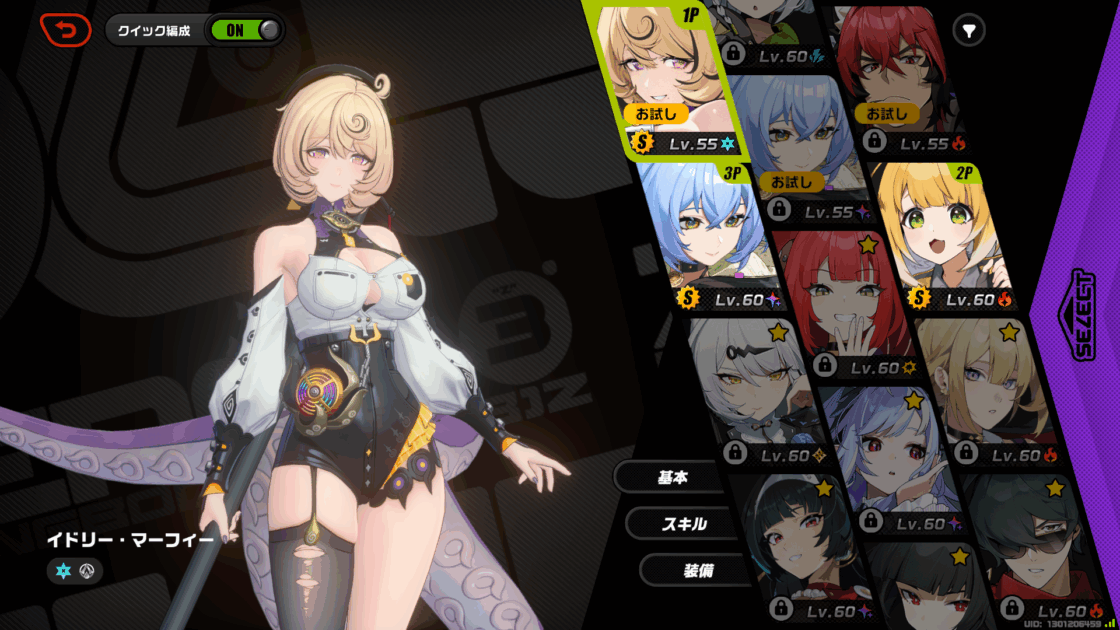
Task: Click the purple SEZEST arrow panel
Action: click(x=1083, y=315)
